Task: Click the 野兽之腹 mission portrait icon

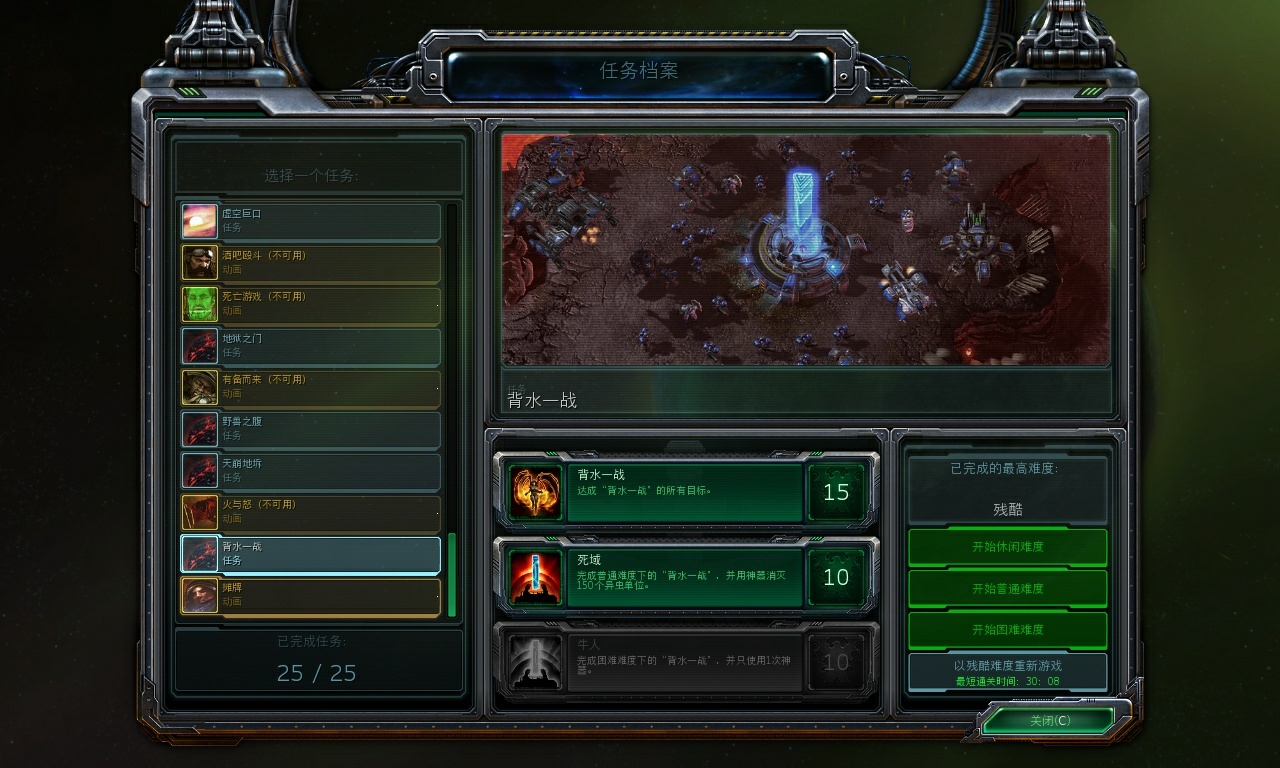Action: [x=199, y=428]
